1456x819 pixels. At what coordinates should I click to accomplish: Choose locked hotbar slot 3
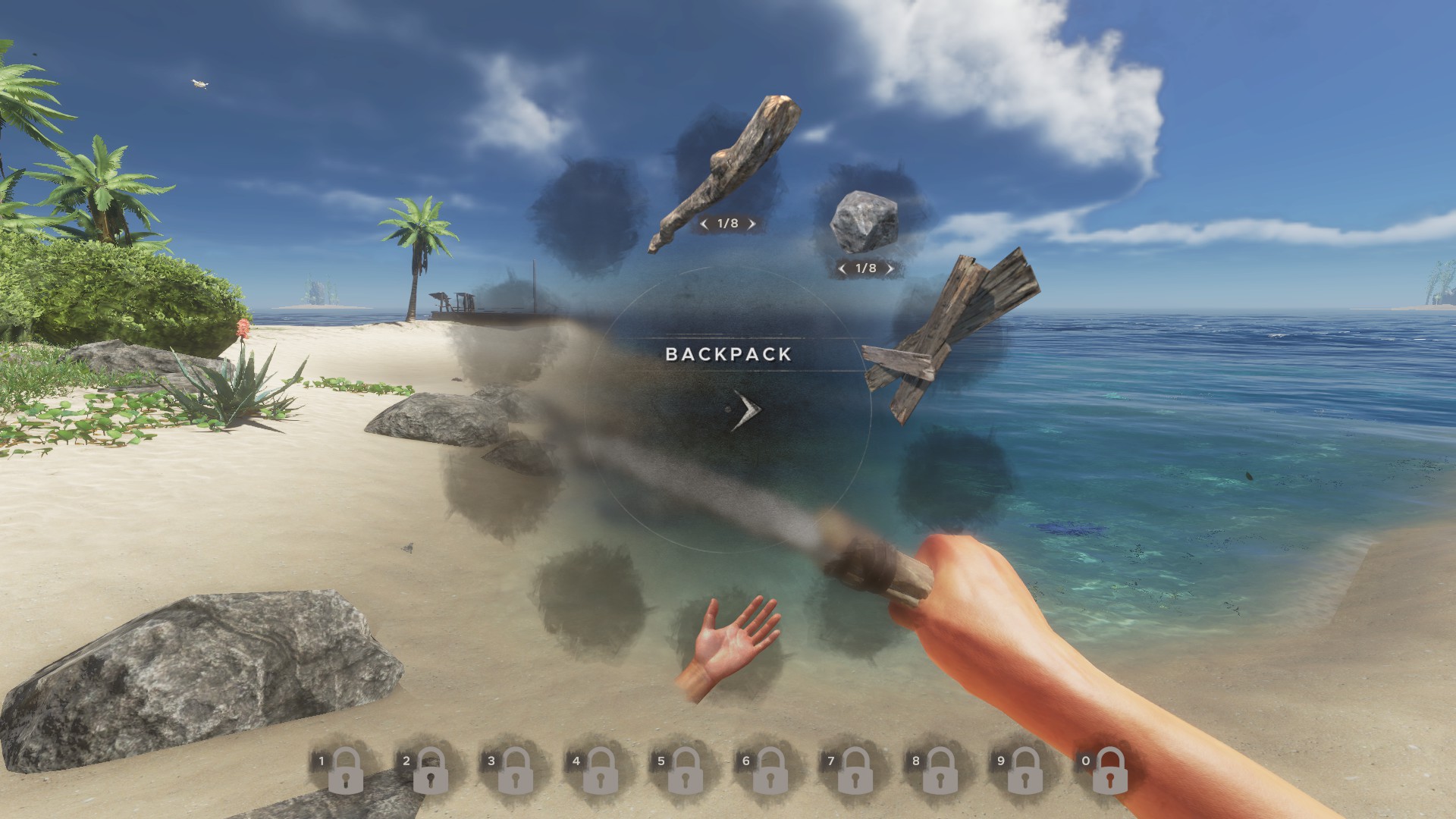coord(515,769)
